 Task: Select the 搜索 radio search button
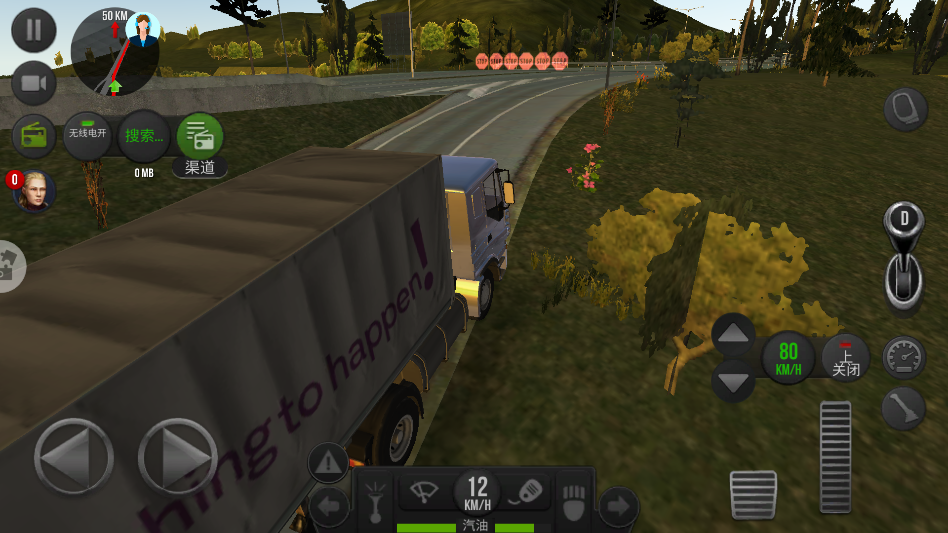tap(144, 135)
